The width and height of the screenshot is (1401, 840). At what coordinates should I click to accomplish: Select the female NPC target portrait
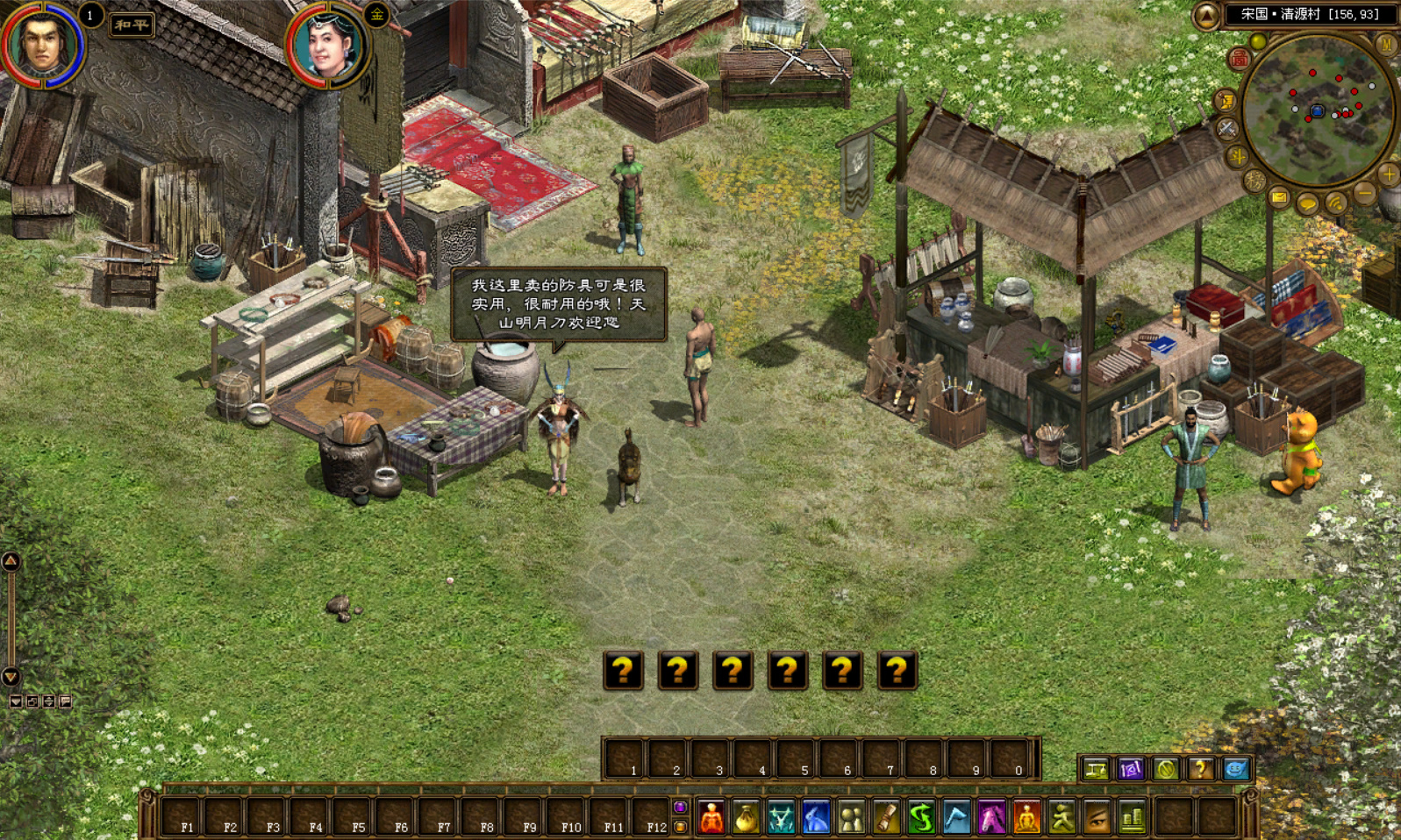(328, 46)
